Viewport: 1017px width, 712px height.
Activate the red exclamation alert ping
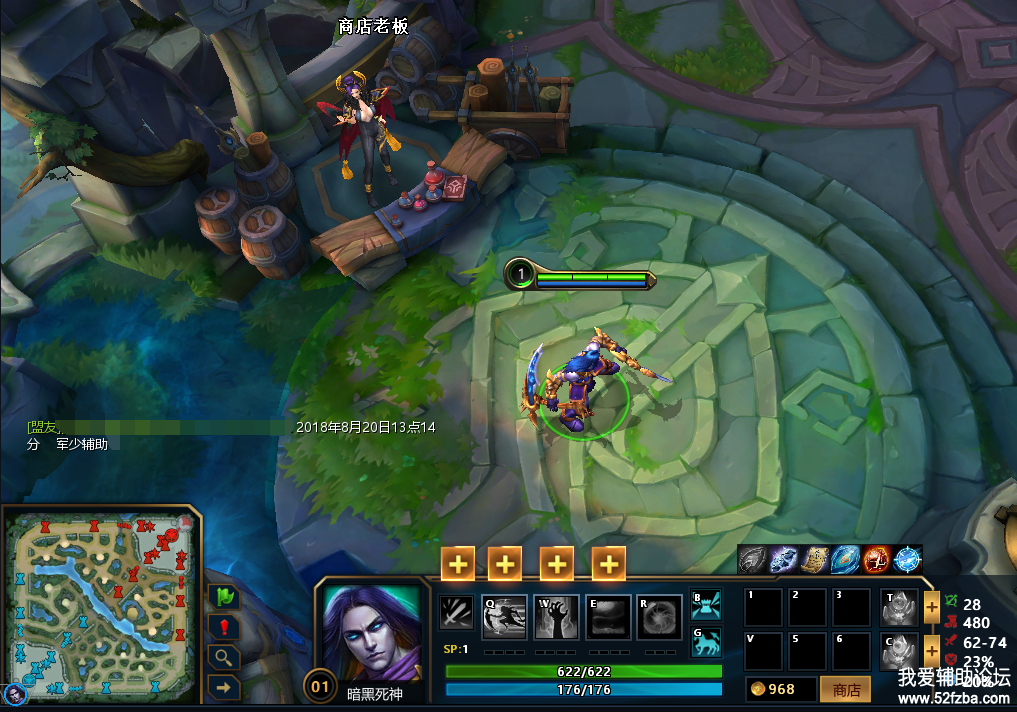coord(224,627)
